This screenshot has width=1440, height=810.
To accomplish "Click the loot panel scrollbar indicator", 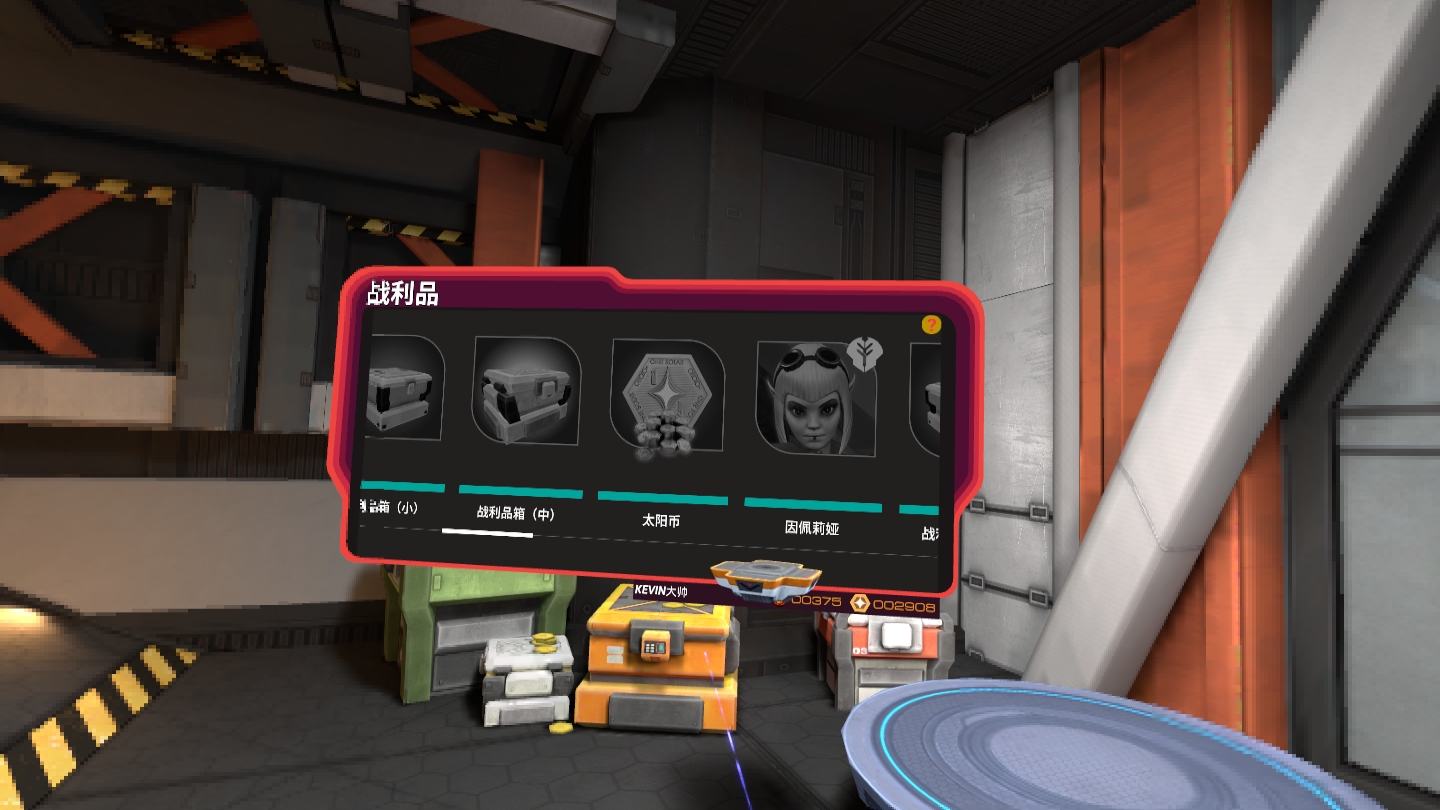I will [x=487, y=534].
